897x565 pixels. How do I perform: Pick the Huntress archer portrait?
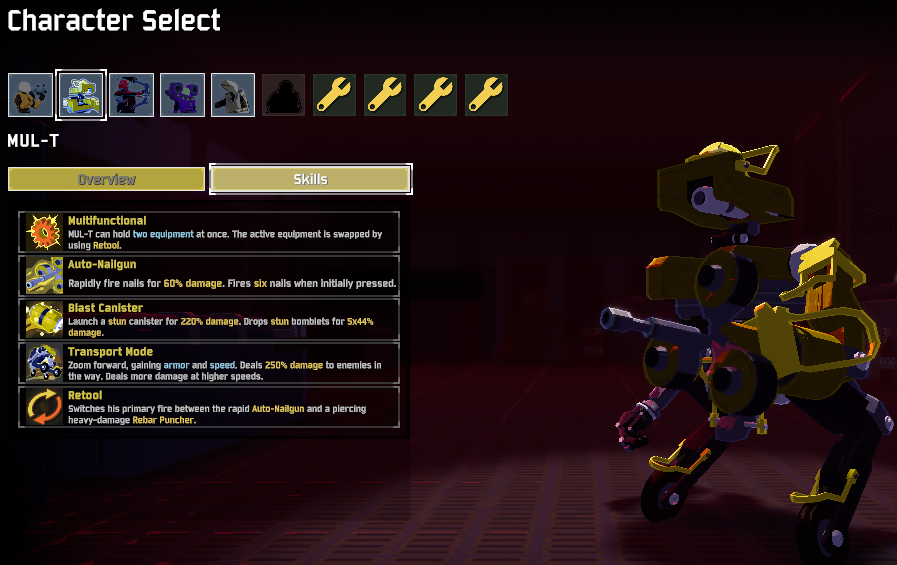click(x=132, y=95)
